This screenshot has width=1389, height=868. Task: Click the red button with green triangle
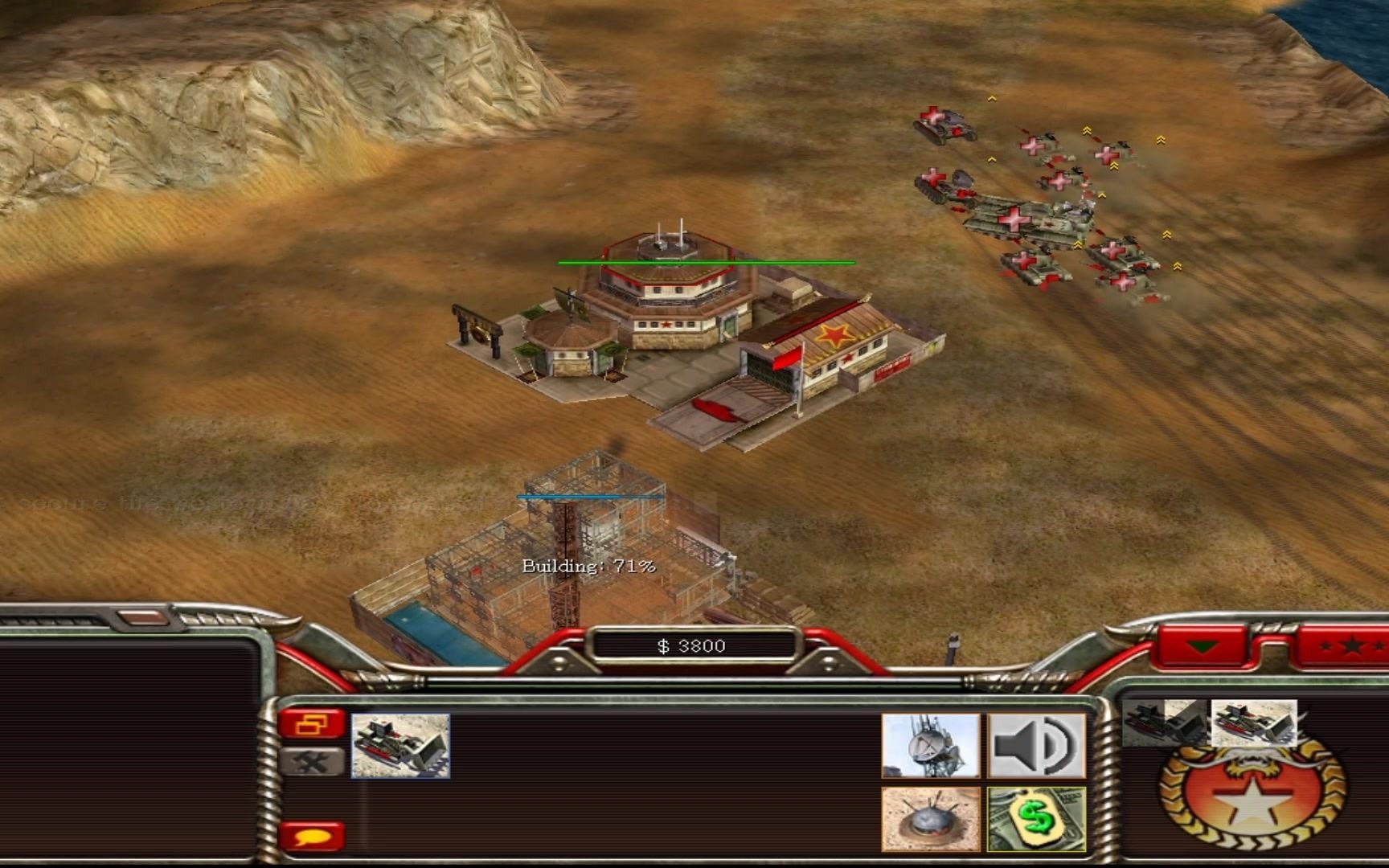[1203, 646]
